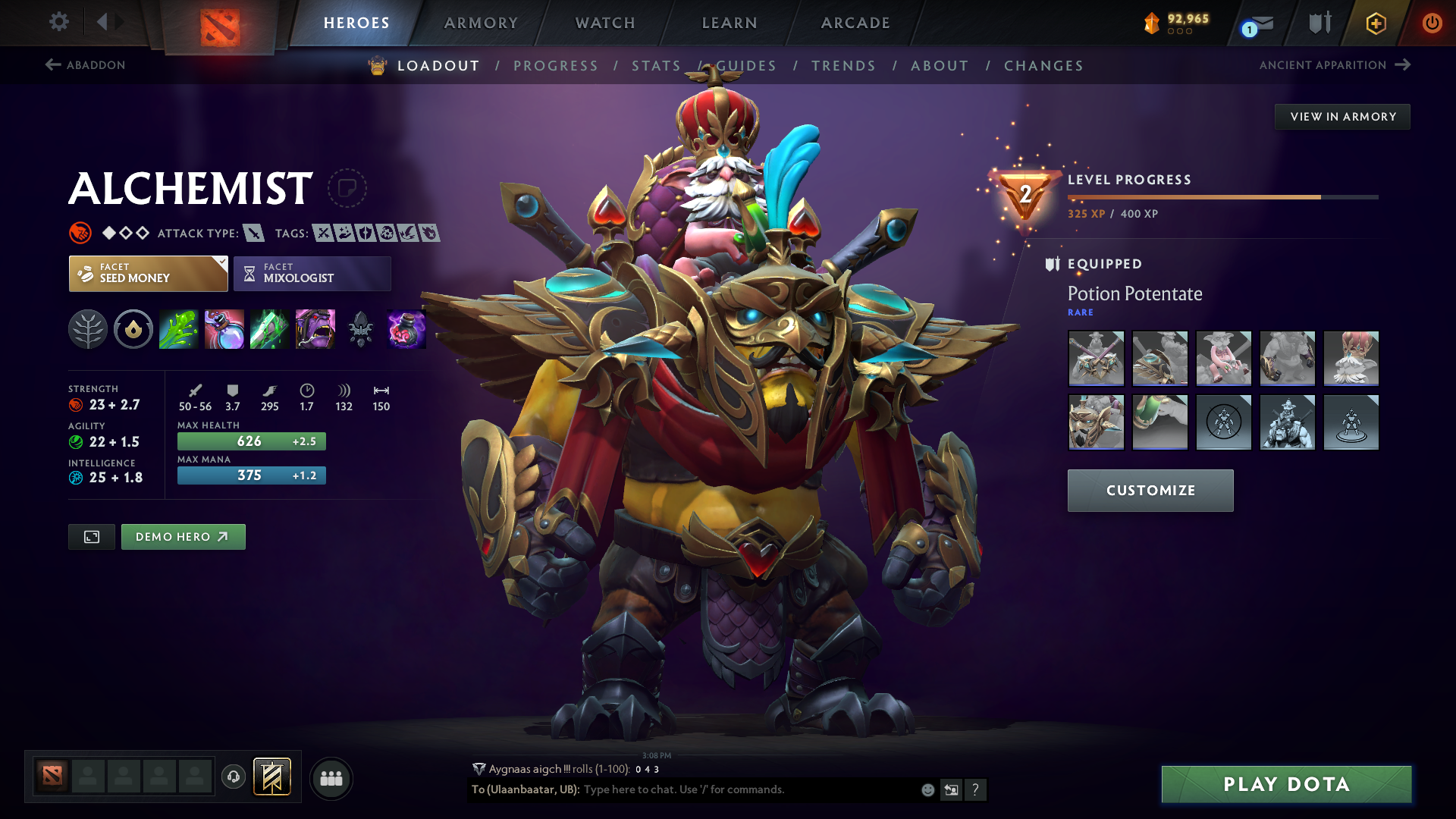Open Alchemist's talent tree icon
Viewport: 1456px width, 819px height.
[88, 329]
